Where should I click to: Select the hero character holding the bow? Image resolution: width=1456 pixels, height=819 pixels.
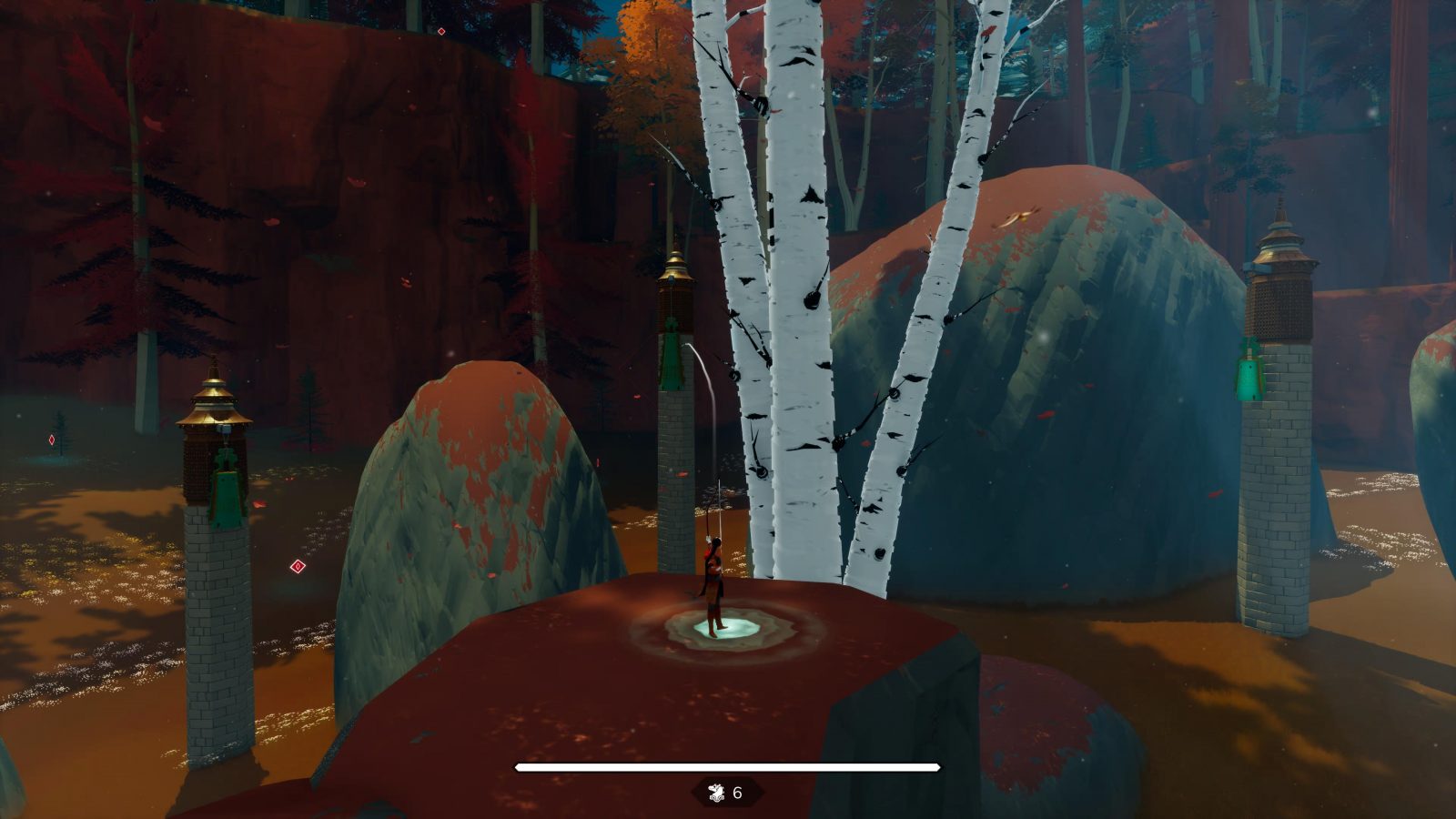(713, 573)
